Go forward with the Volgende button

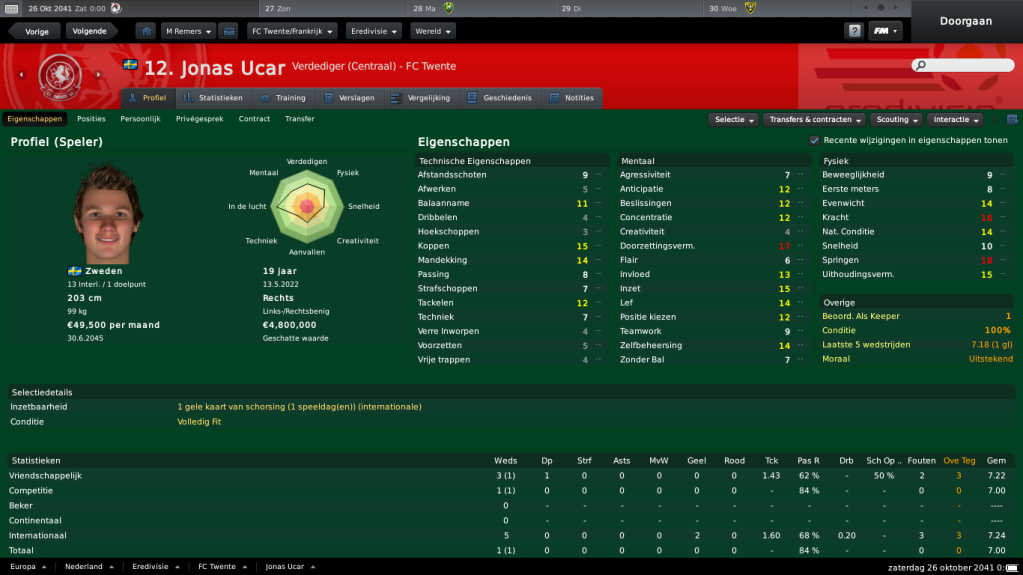tap(90, 31)
